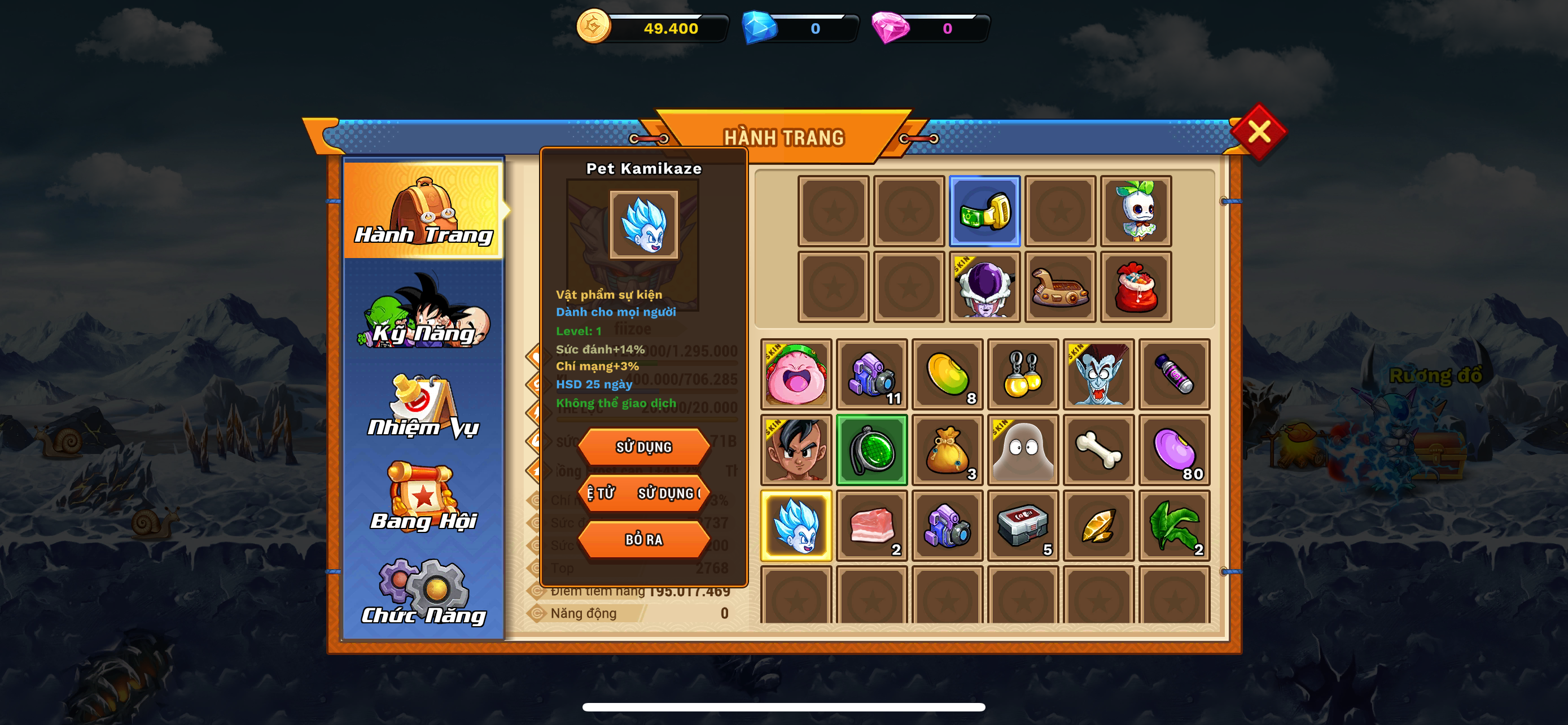This screenshot has height=725, width=1568.
Task: Go to the Chức Năng tab
Action: pyautogui.click(x=424, y=593)
